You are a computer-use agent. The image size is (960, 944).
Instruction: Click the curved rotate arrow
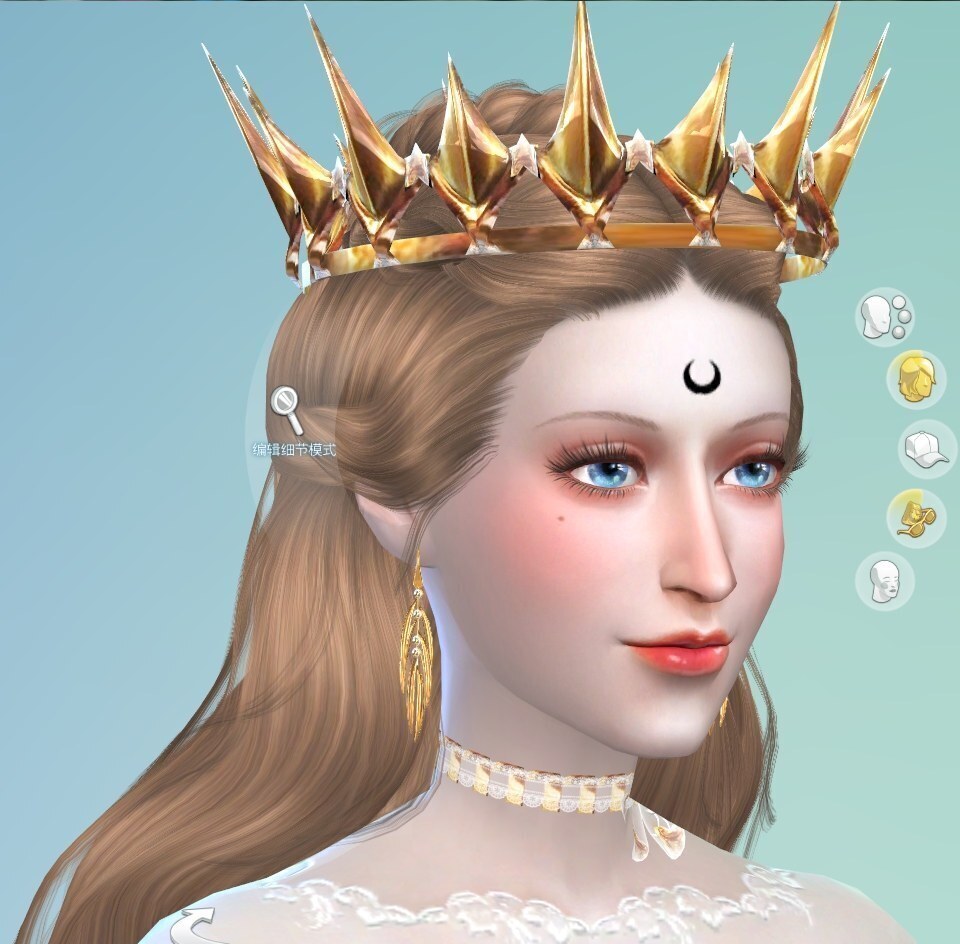tap(201, 925)
